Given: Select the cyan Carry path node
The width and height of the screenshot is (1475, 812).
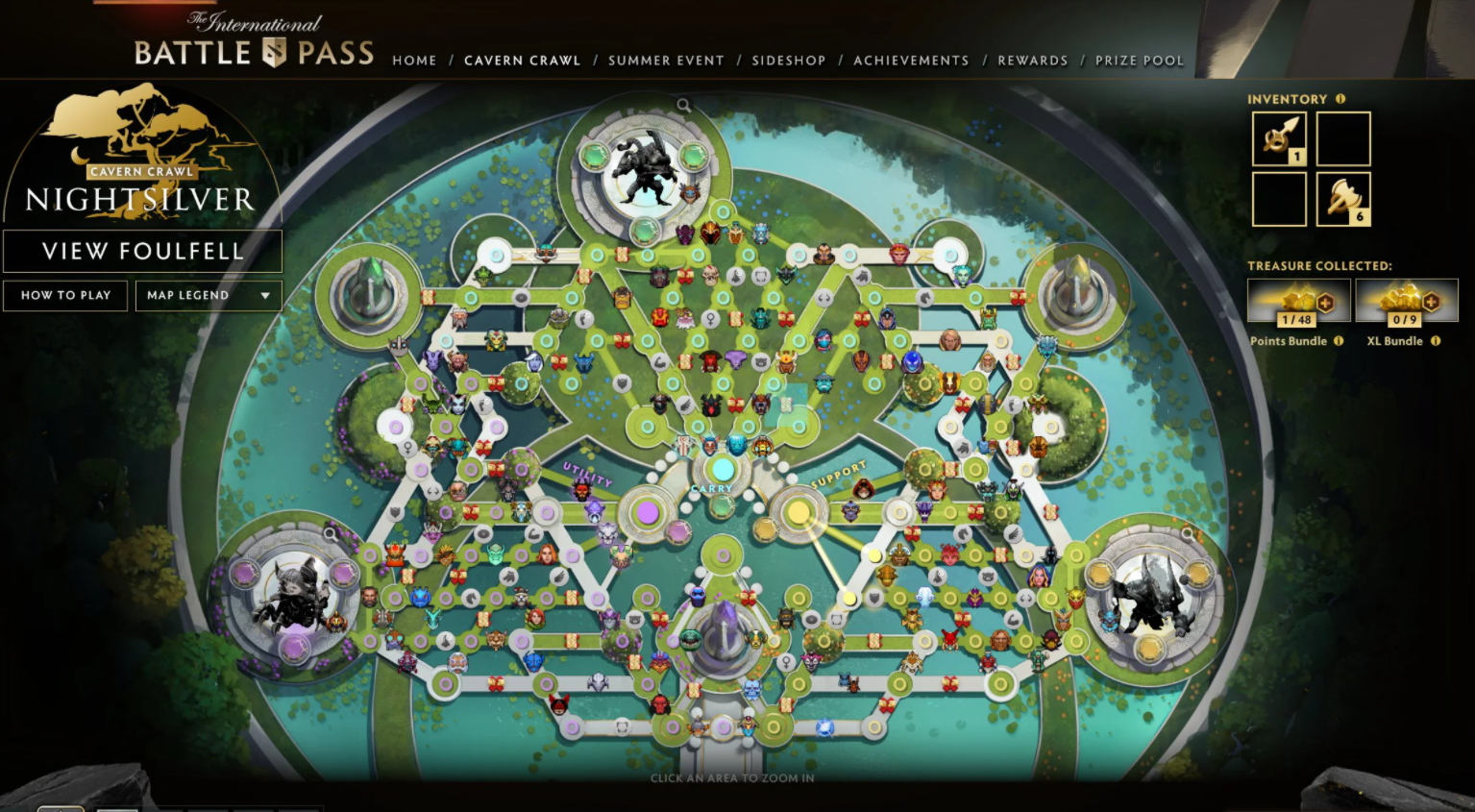Looking at the screenshot, I should (722, 469).
